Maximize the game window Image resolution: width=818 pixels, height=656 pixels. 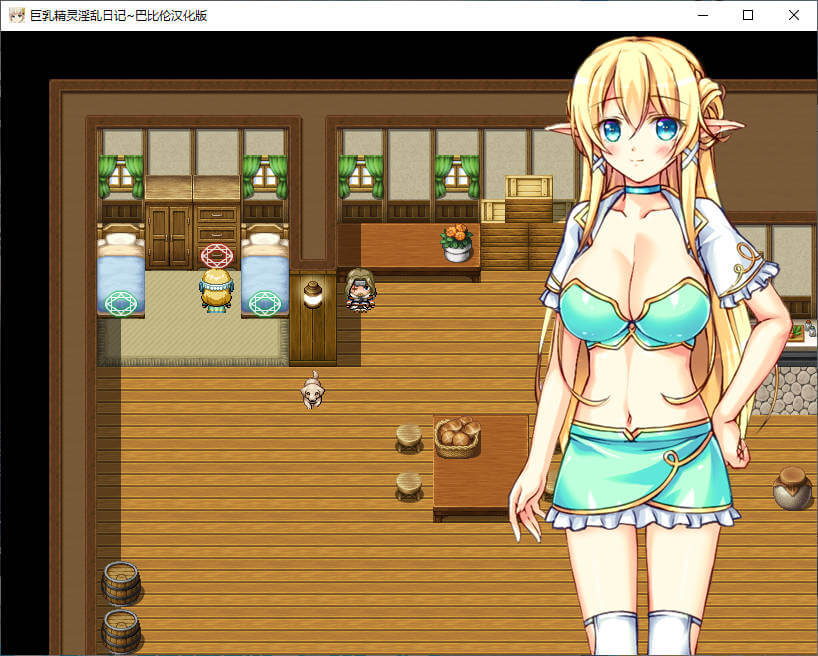coord(748,15)
